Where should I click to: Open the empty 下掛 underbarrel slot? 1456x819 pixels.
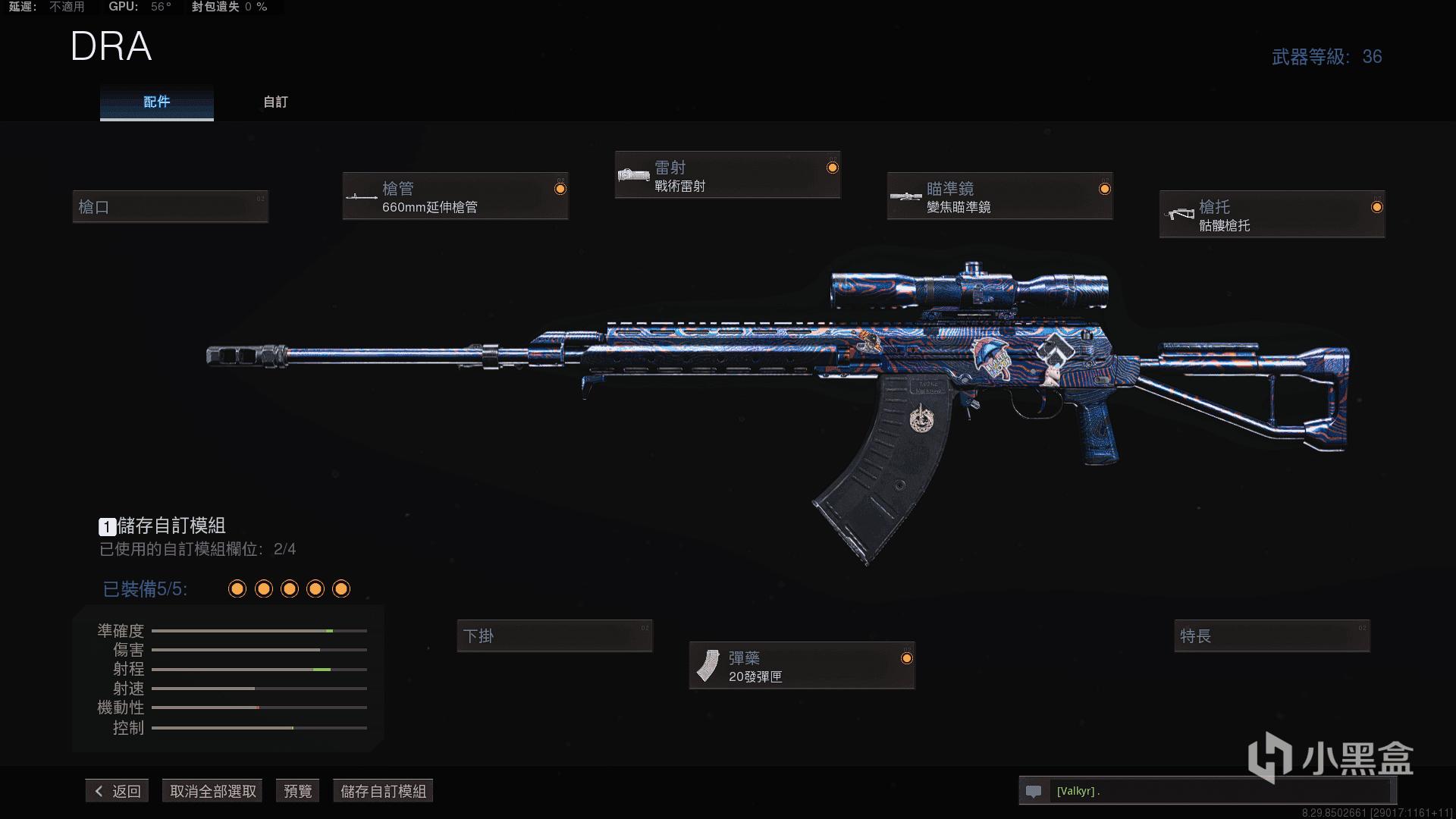[x=554, y=635]
